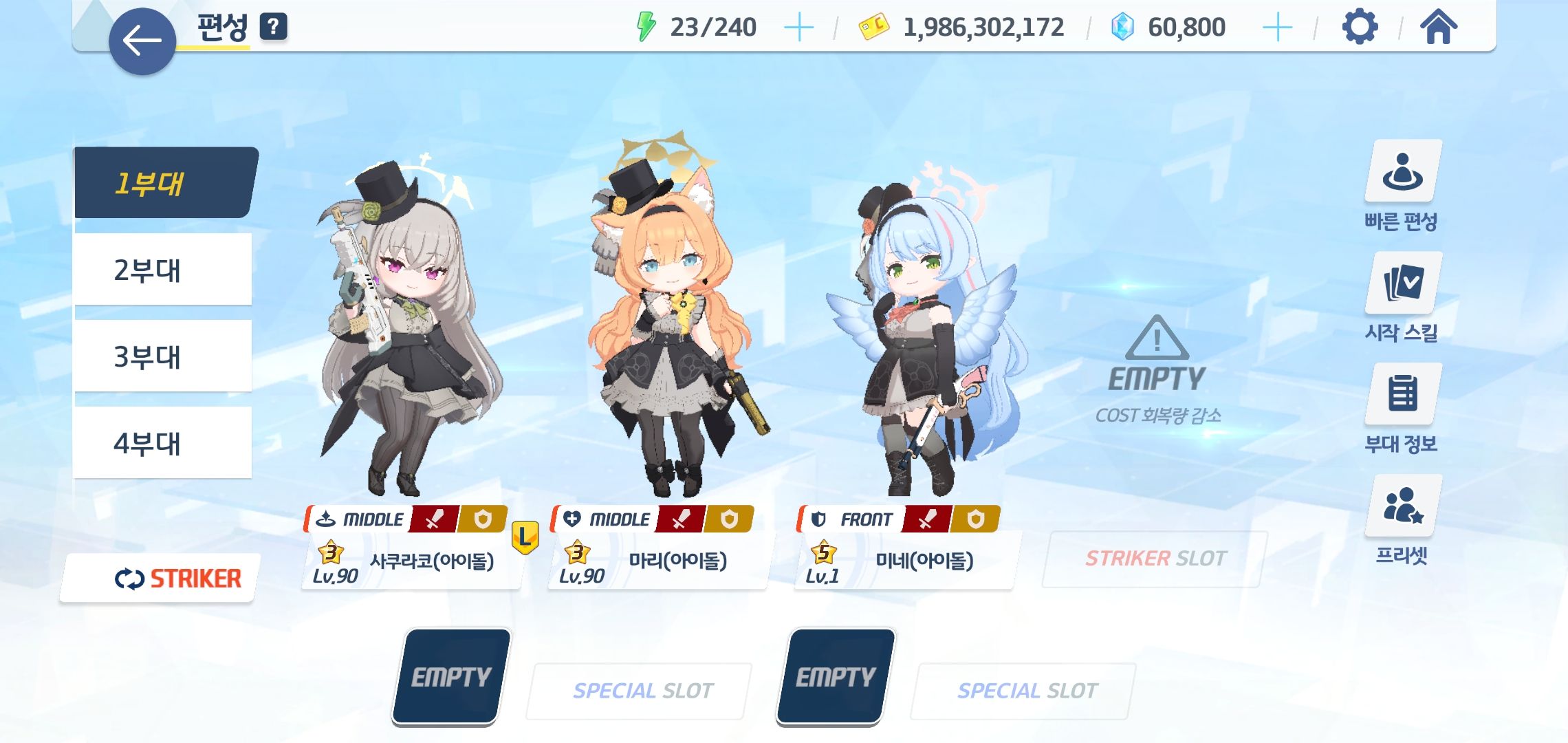Open the formation help question mark
The image size is (1568, 743).
[273, 27]
